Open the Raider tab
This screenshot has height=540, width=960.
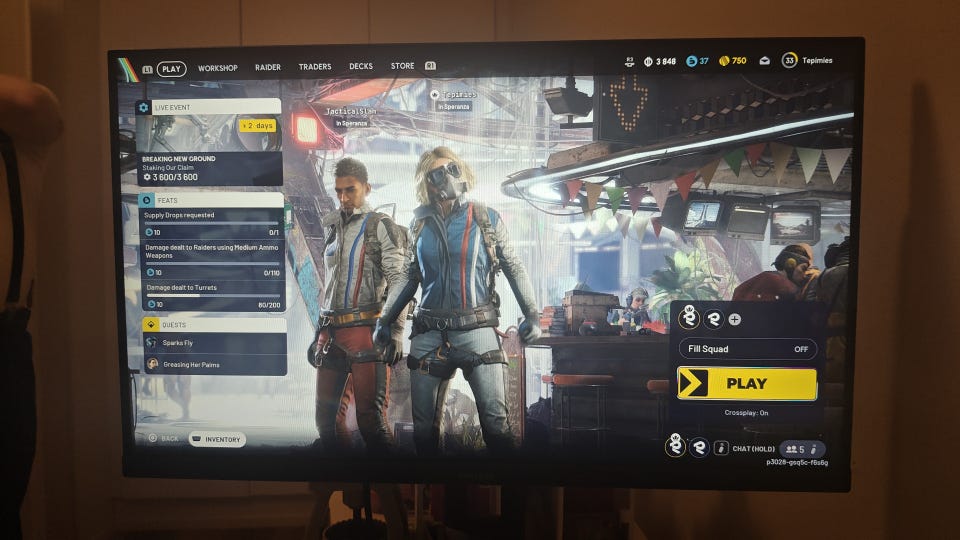[268, 68]
